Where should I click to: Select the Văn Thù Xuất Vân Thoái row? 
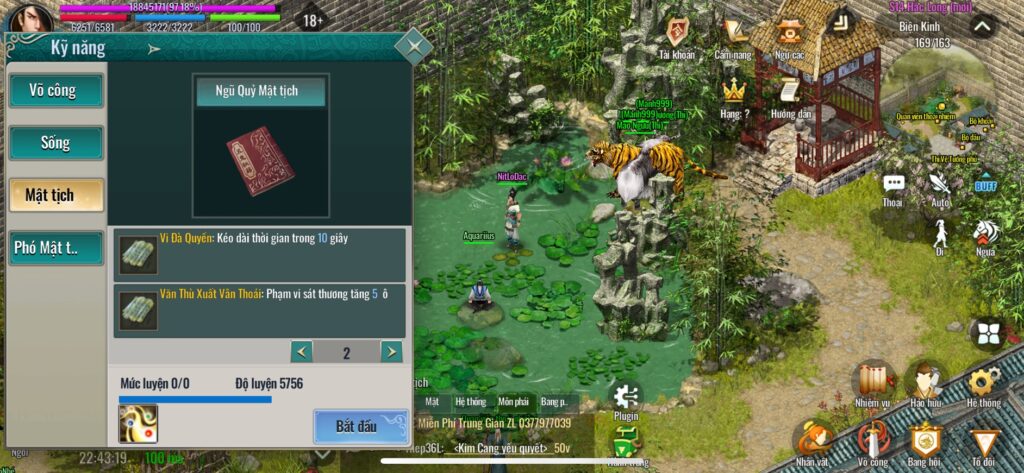click(259, 311)
